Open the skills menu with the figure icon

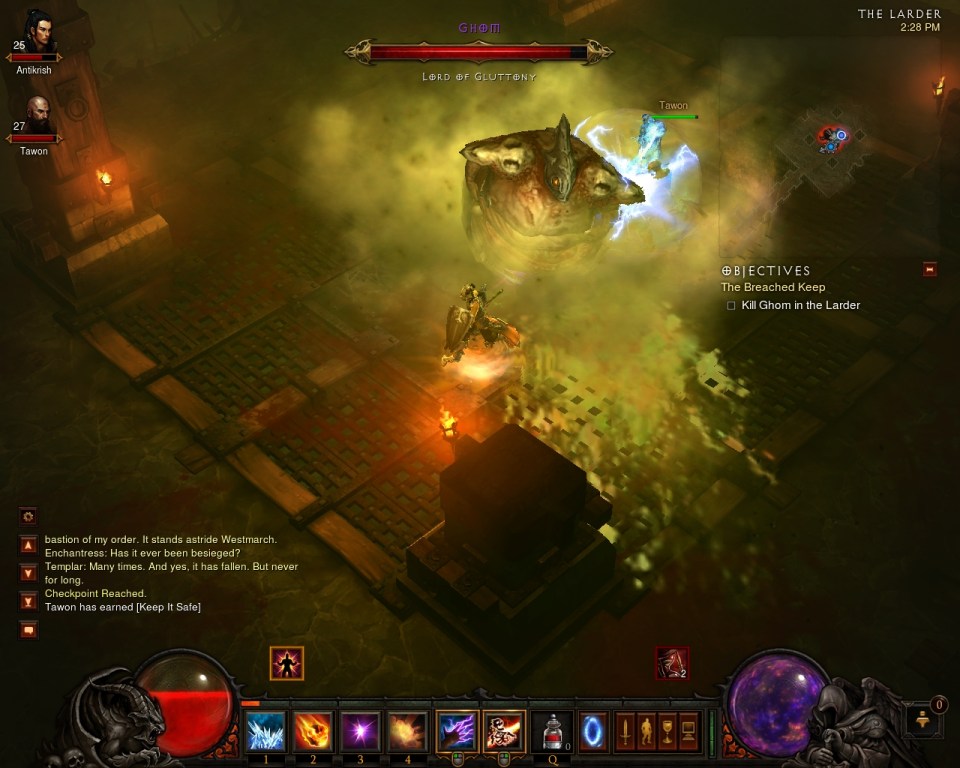point(646,731)
